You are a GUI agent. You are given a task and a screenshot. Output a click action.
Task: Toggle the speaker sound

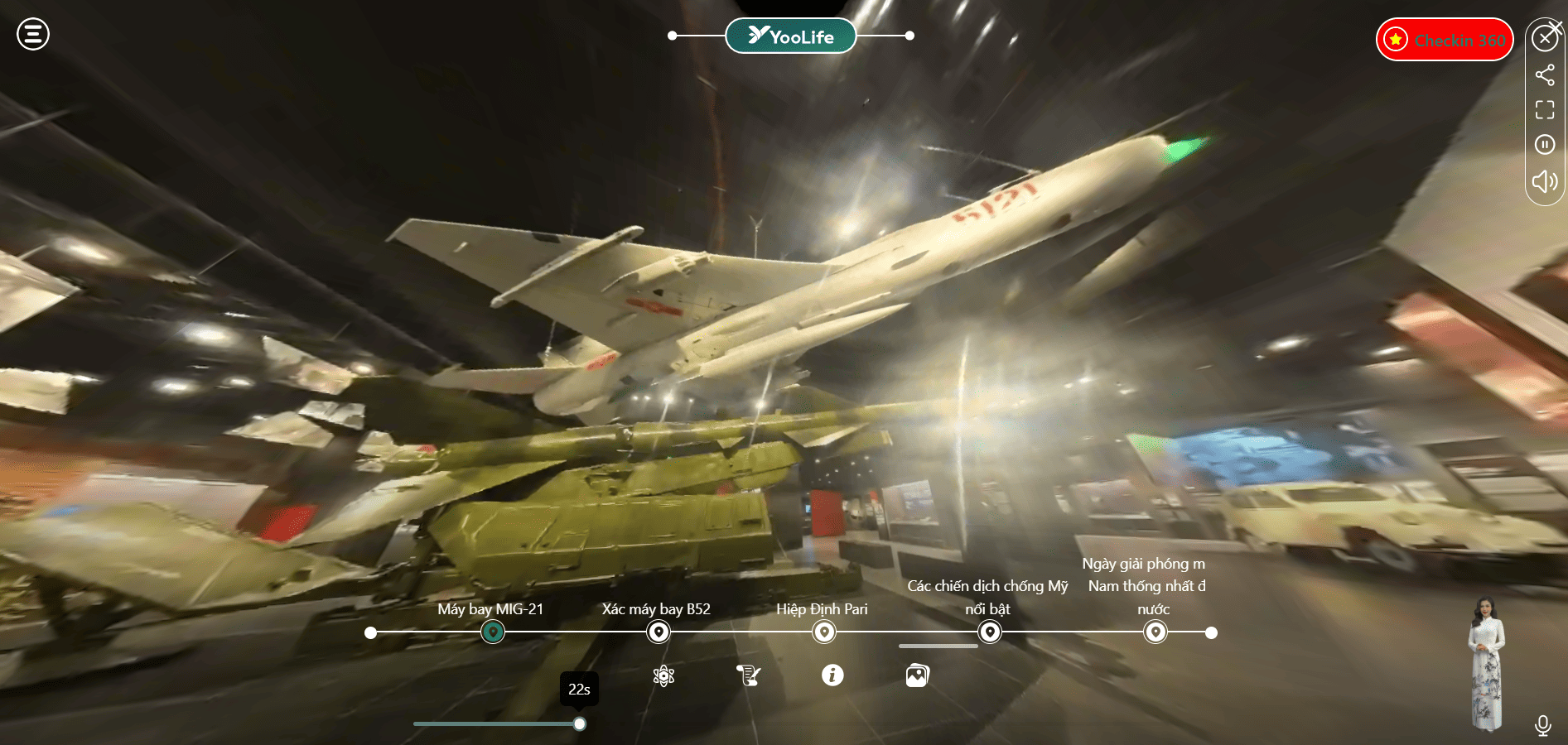pyautogui.click(x=1545, y=181)
